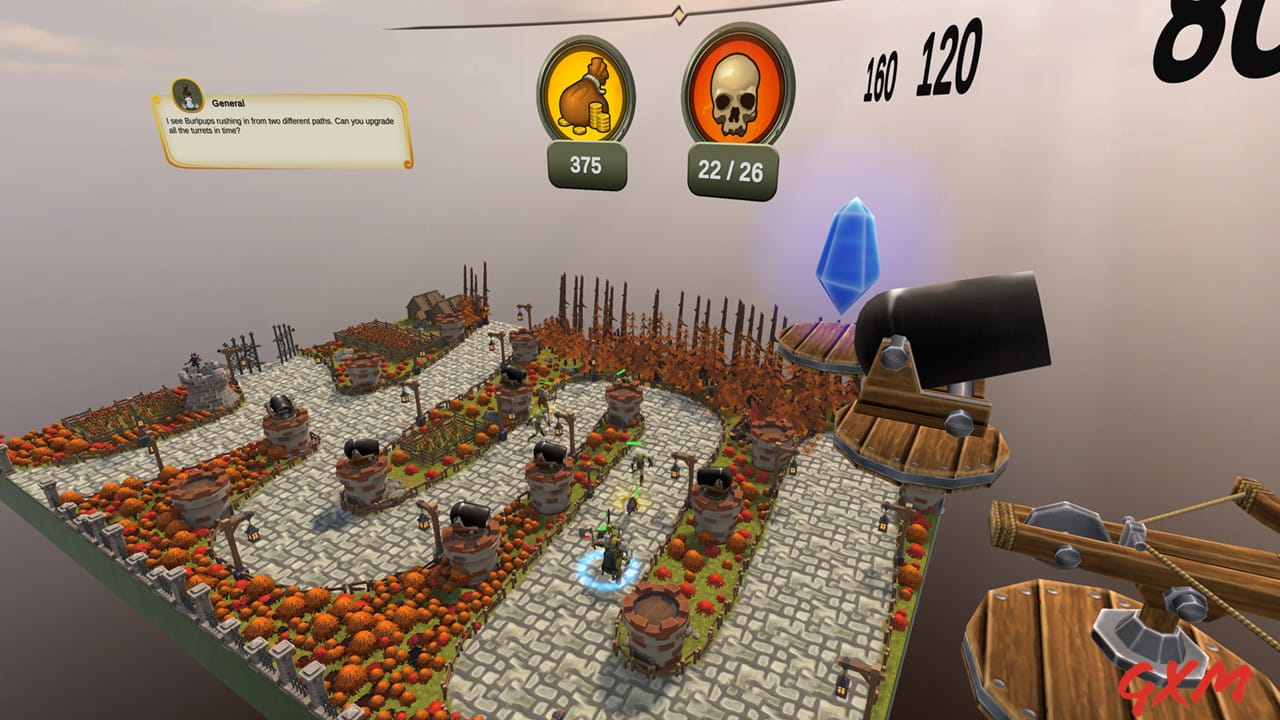Click the 160 score number on the scoreboard
Screen dimensions: 1280x720
click(x=878, y=64)
